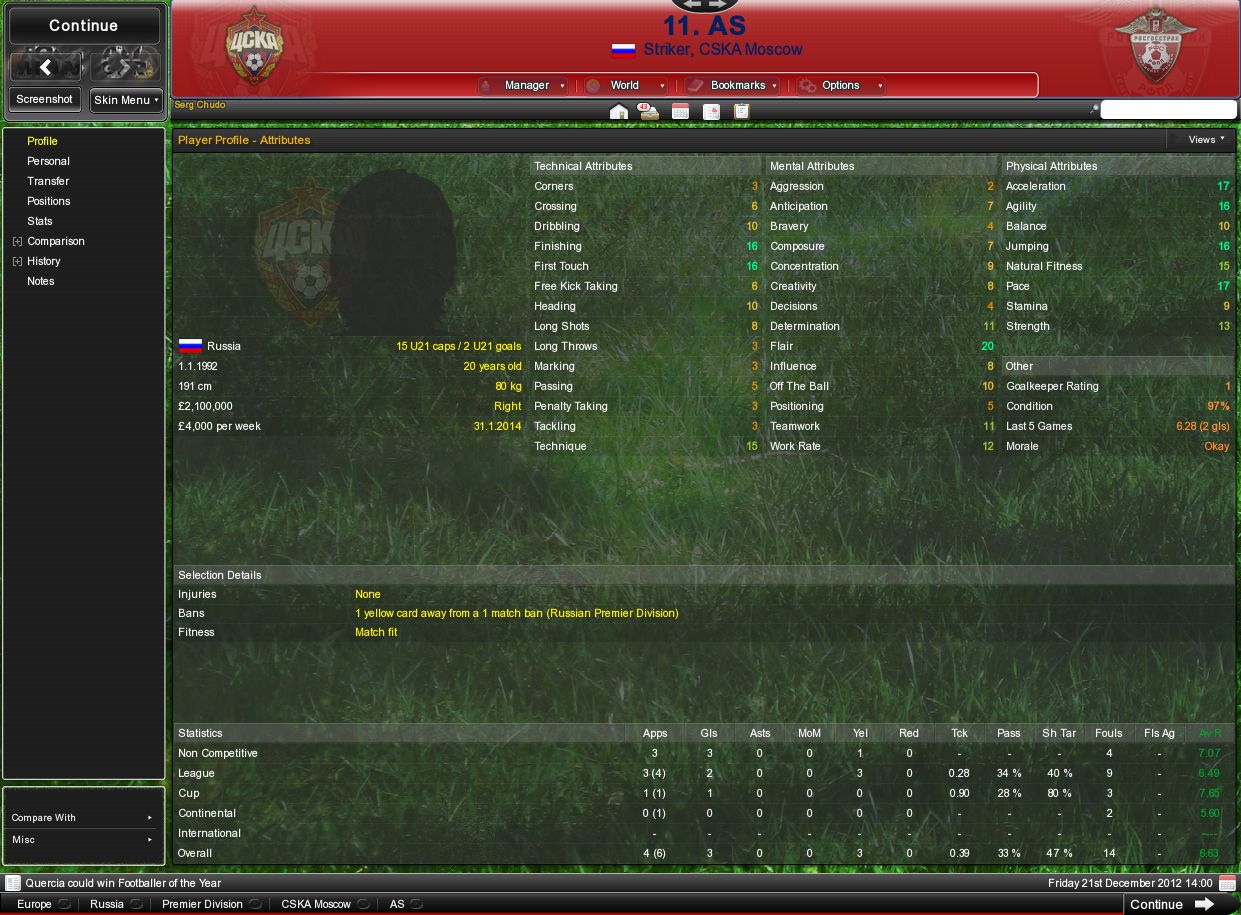Open the Notes section
The image size is (1241, 915).
[41, 281]
